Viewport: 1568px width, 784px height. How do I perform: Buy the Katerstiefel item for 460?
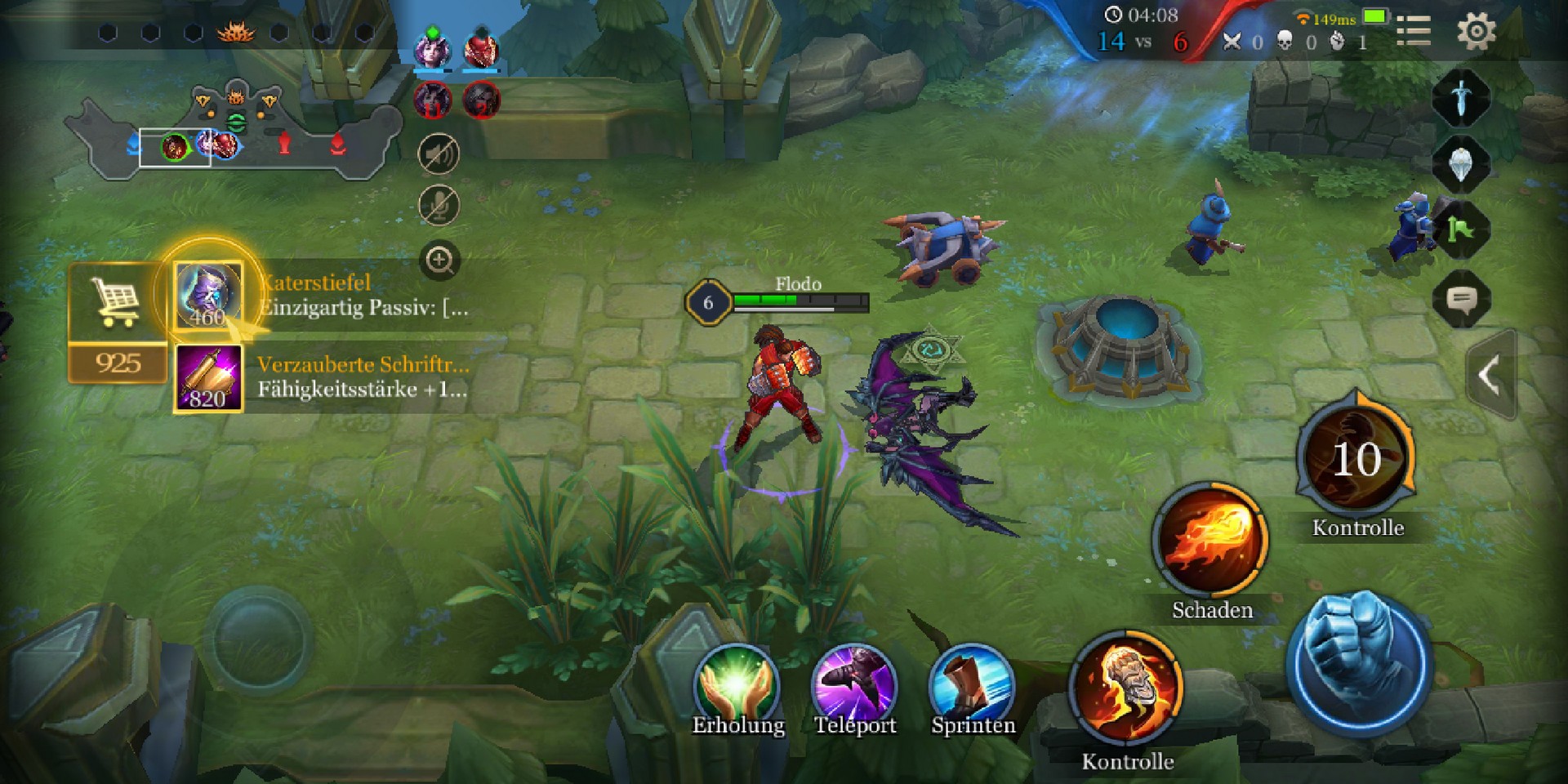pos(208,295)
